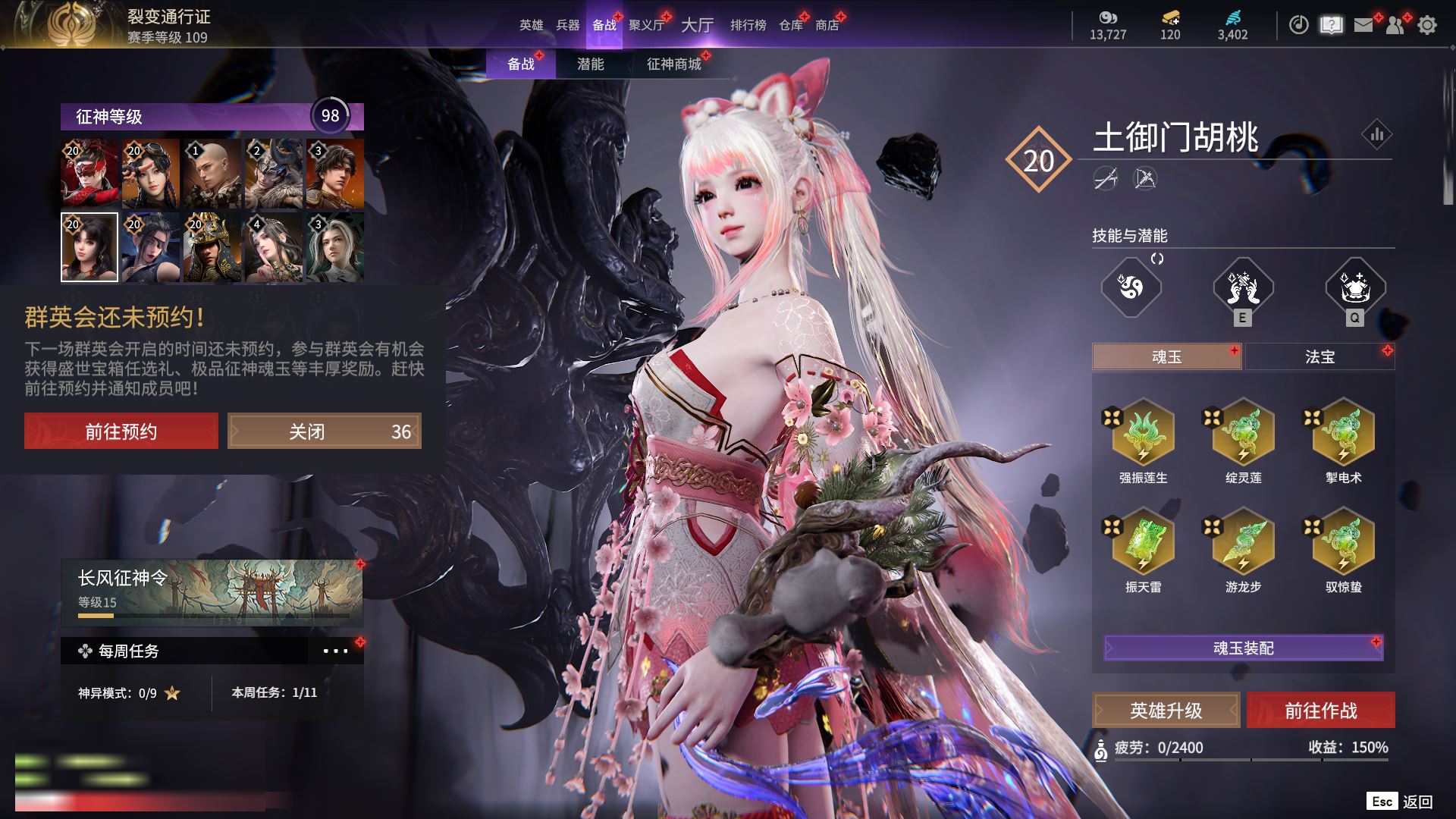Open the 长风征神令 banner
The width and height of the screenshot is (1456, 819).
click(x=212, y=593)
